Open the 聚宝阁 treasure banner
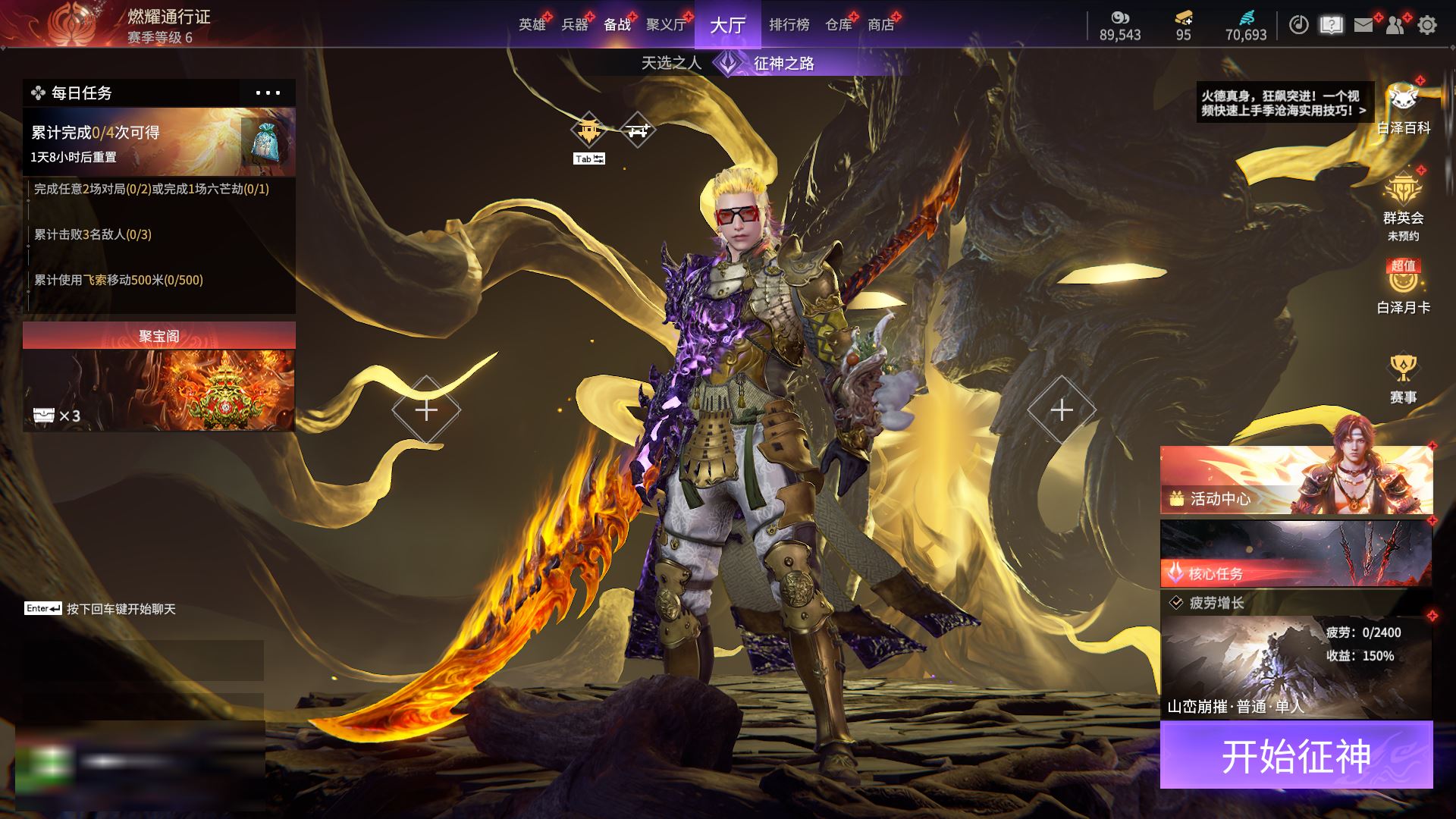The width and height of the screenshot is (1456, 819). tap(158, 377)
